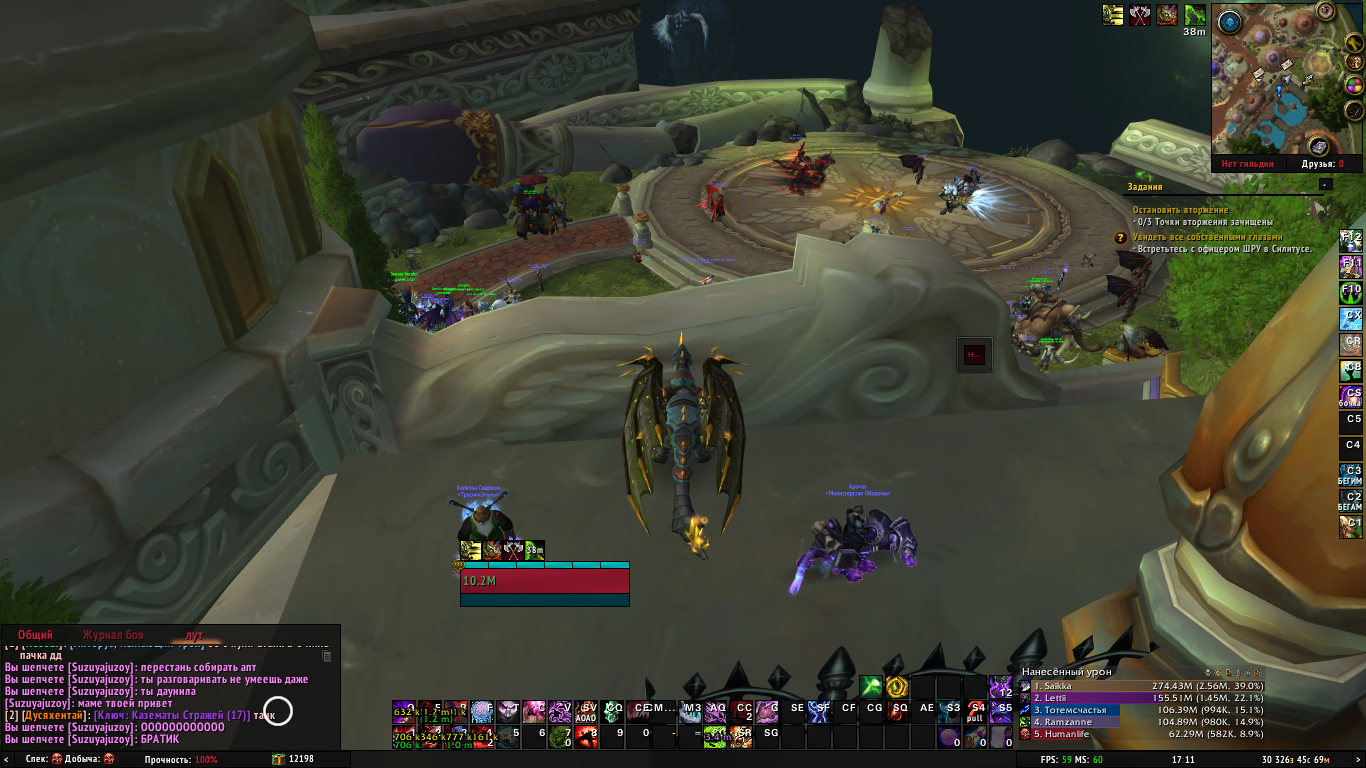Select the лут chat tab
This screenshot has width=1366, height=768.
tap(194, 635)
